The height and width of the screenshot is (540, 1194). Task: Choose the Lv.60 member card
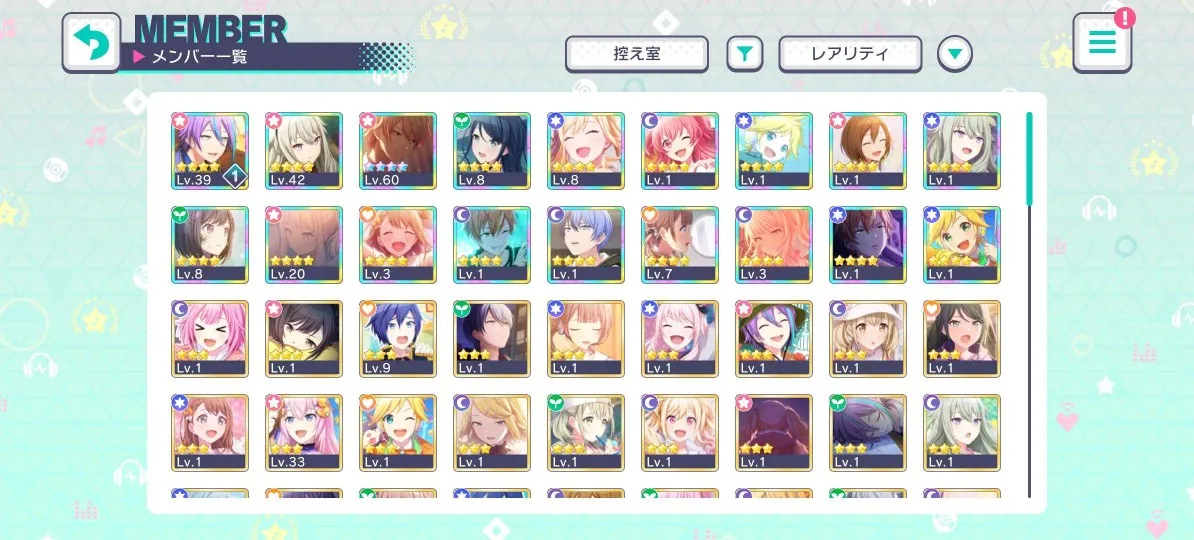397,150
